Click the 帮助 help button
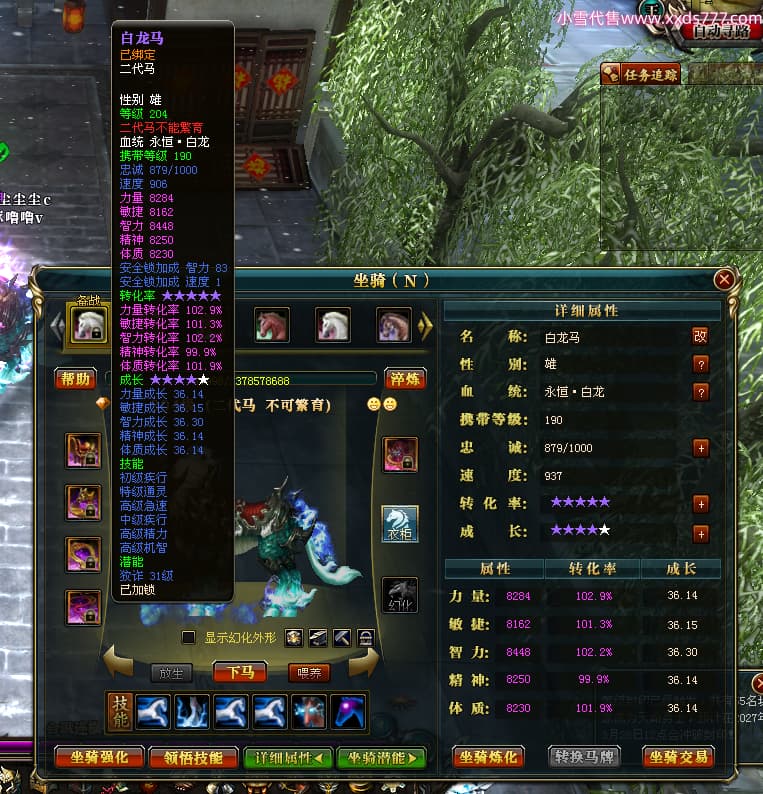 (x=75, y=379)
